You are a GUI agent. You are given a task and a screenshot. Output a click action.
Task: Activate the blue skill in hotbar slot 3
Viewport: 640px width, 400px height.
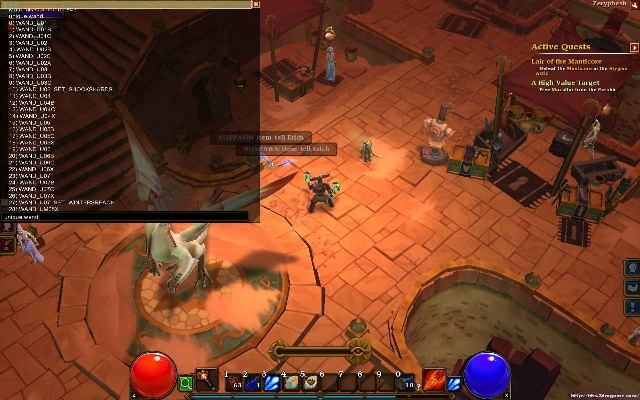point(273,382)
